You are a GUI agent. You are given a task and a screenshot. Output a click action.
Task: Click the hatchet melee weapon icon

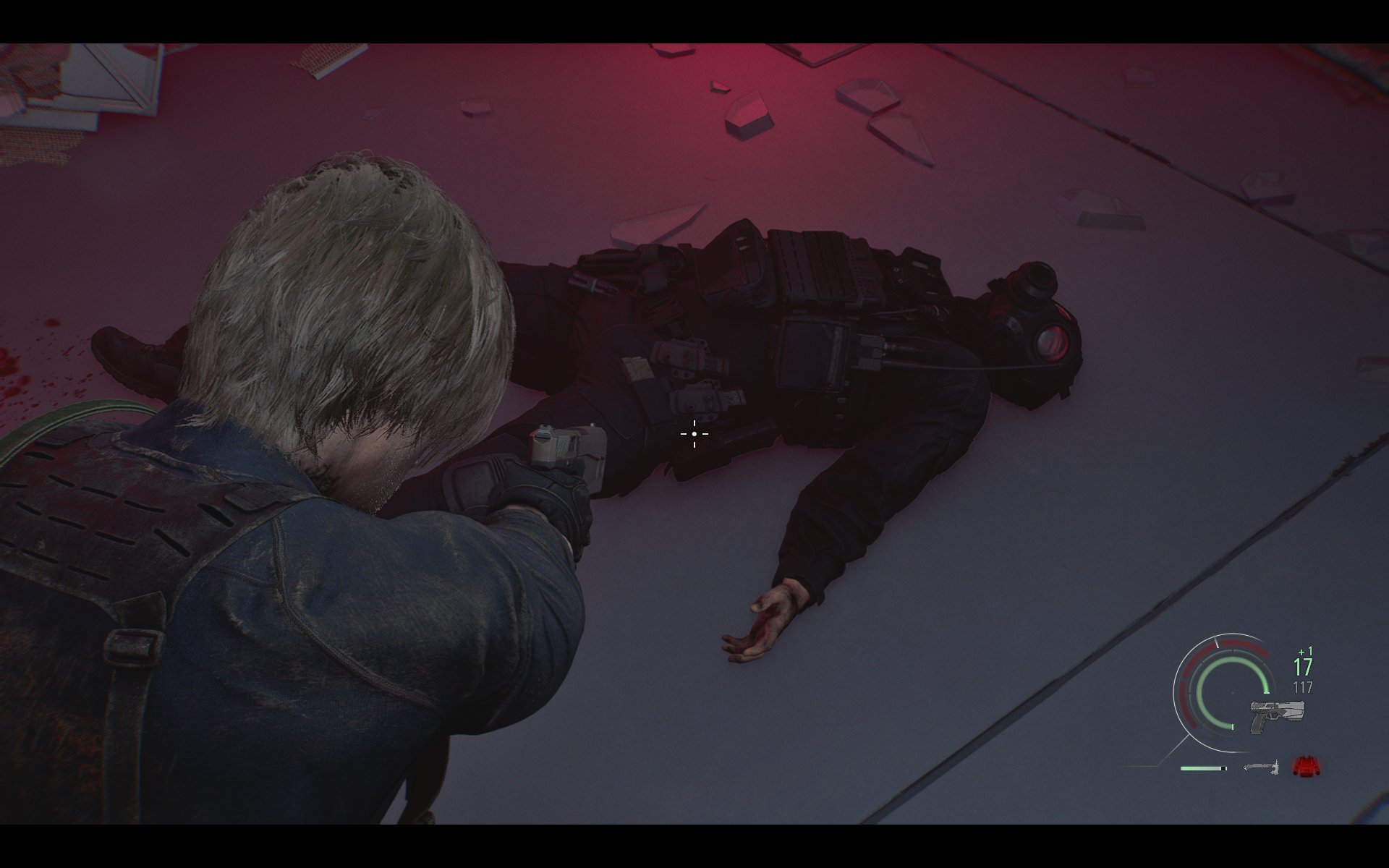(x=1260, y=767)
